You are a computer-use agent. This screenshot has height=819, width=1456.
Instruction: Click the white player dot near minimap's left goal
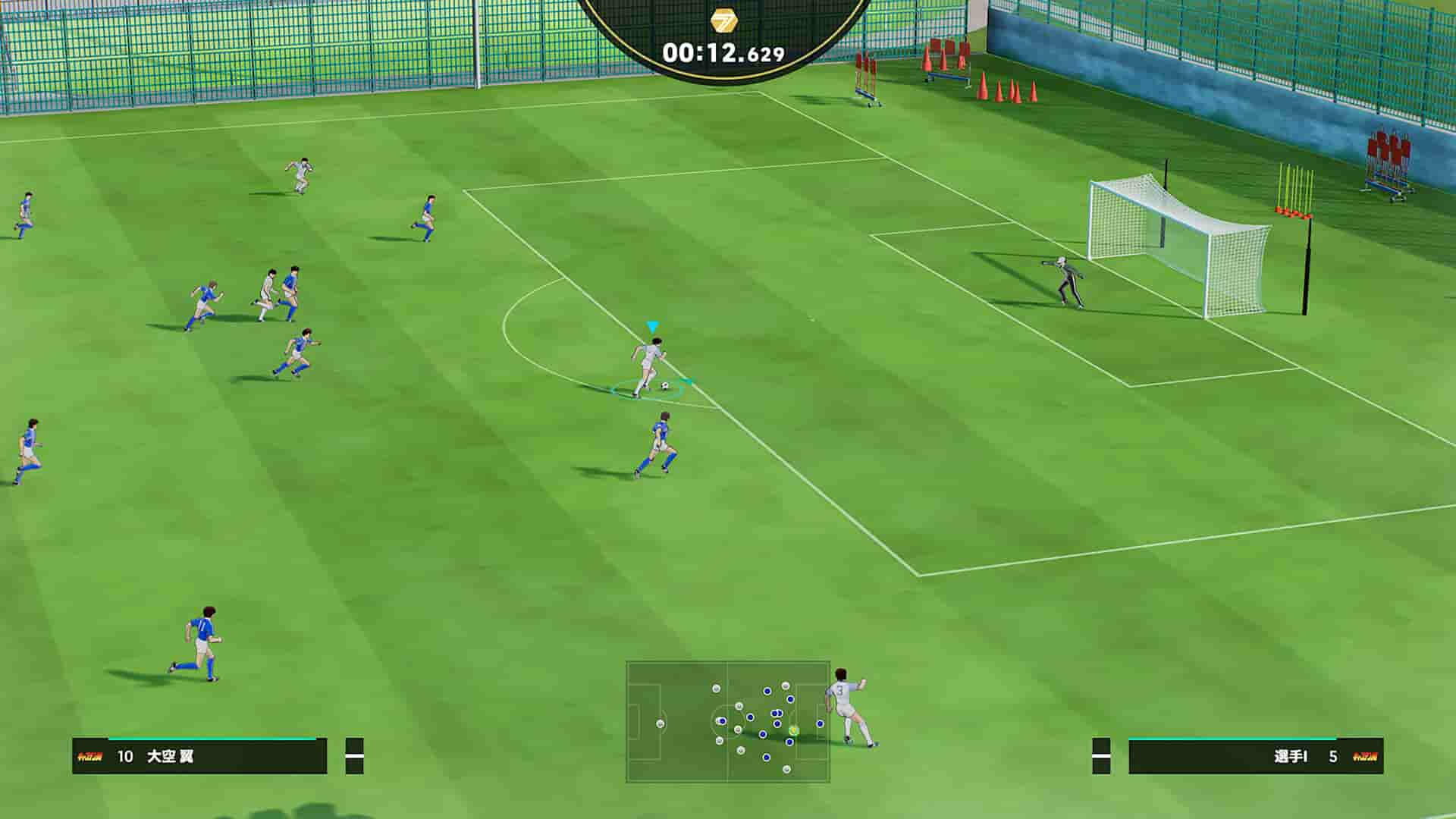(x=661, y=723)
